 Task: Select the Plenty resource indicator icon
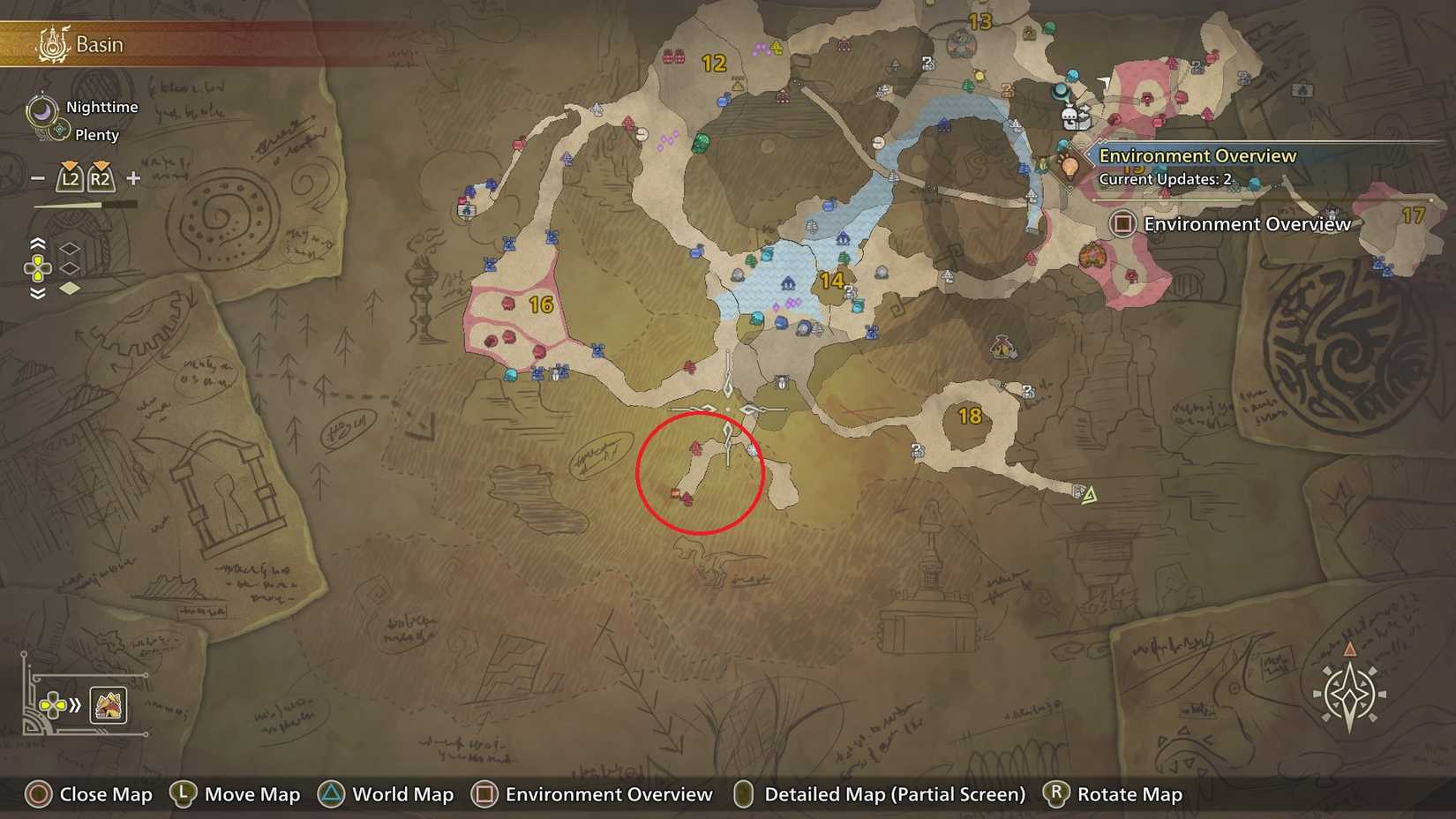tap(58, 129)
